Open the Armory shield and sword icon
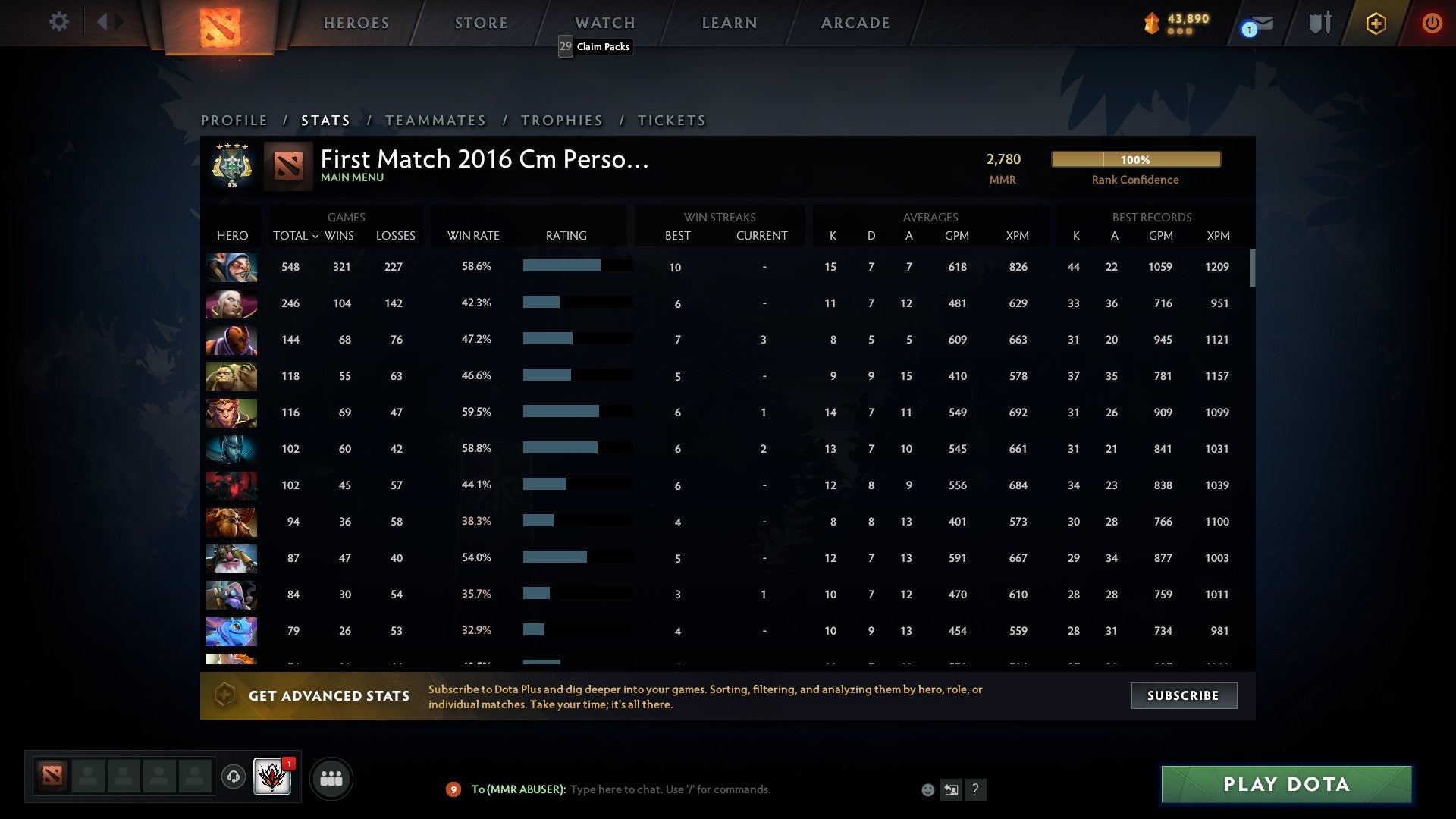 click(1319, 22)
